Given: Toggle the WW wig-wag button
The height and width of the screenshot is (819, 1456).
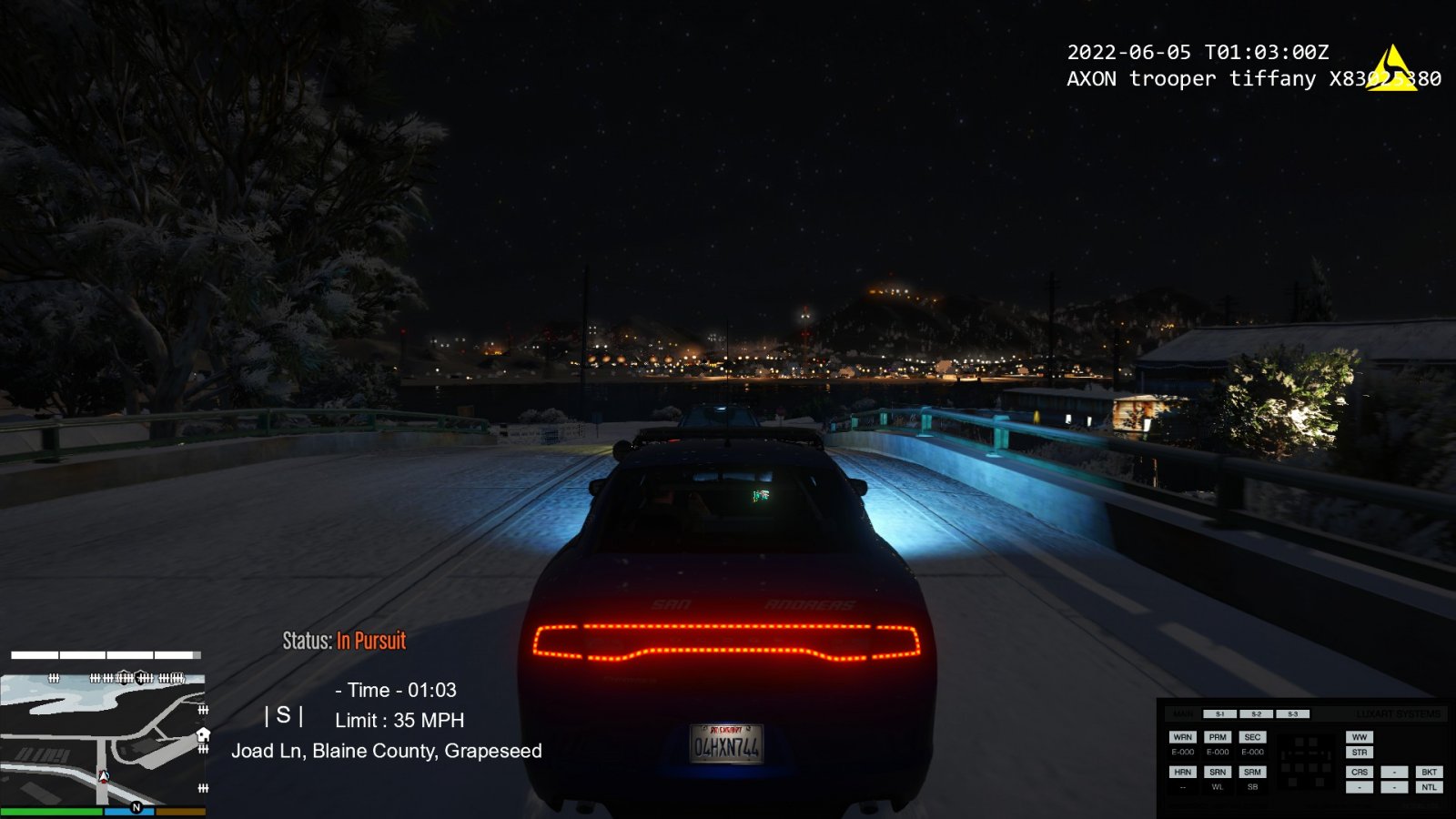Looking at the screenshot, I should coord(1360,737).
